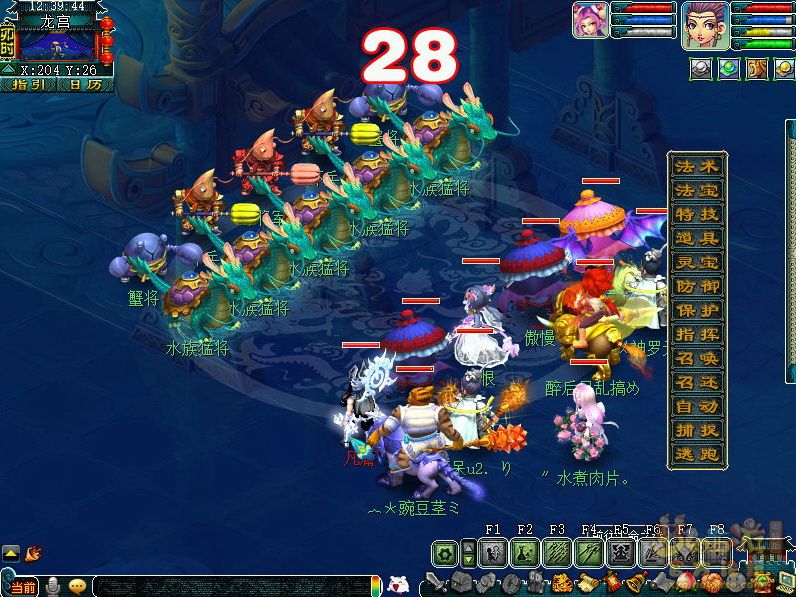Open the 日历 calendar button
This screenshot has height=597, width=796.
point(84,85)
